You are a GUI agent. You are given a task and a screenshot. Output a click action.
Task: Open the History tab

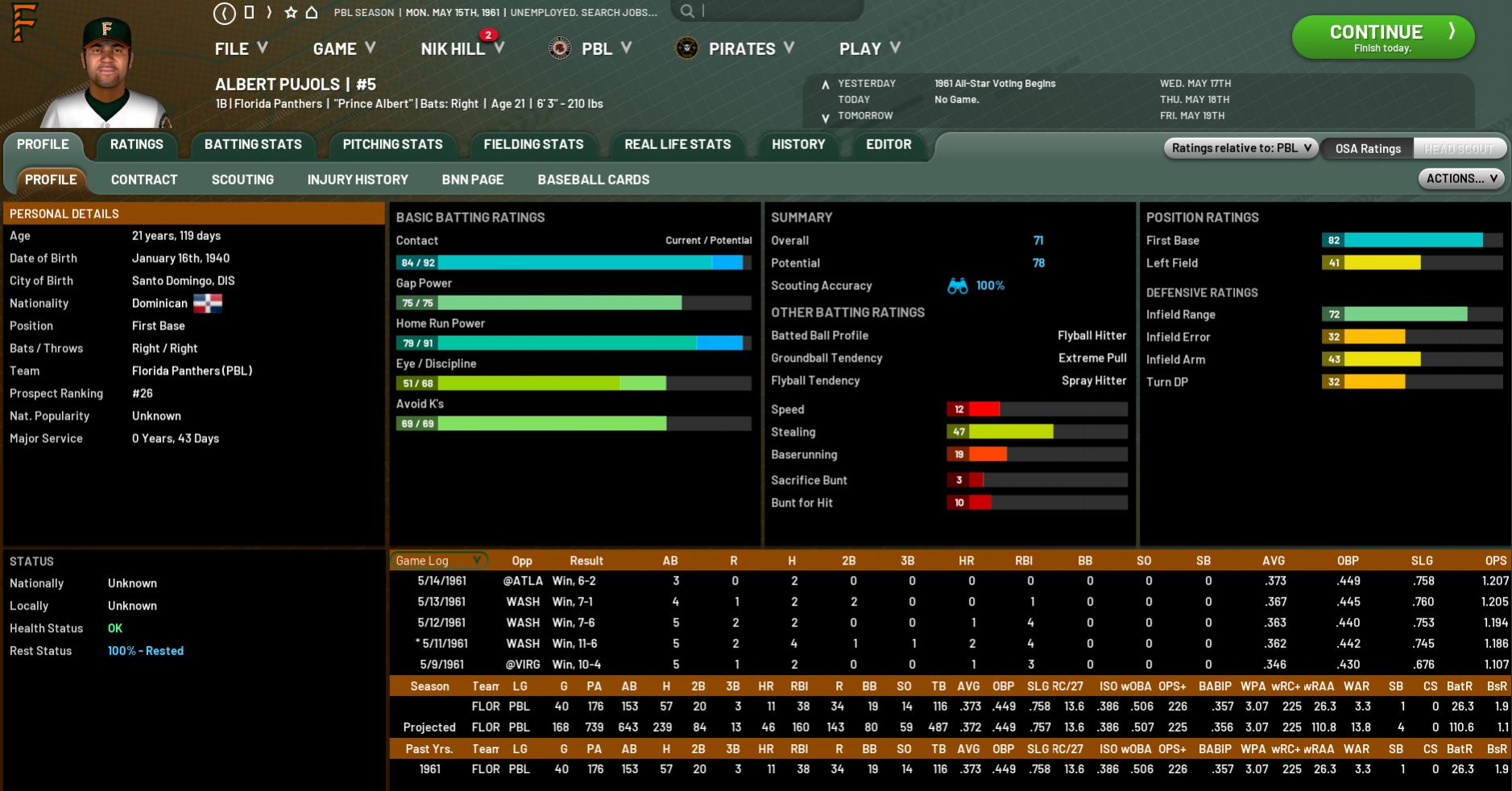click(x=798, y=145)
